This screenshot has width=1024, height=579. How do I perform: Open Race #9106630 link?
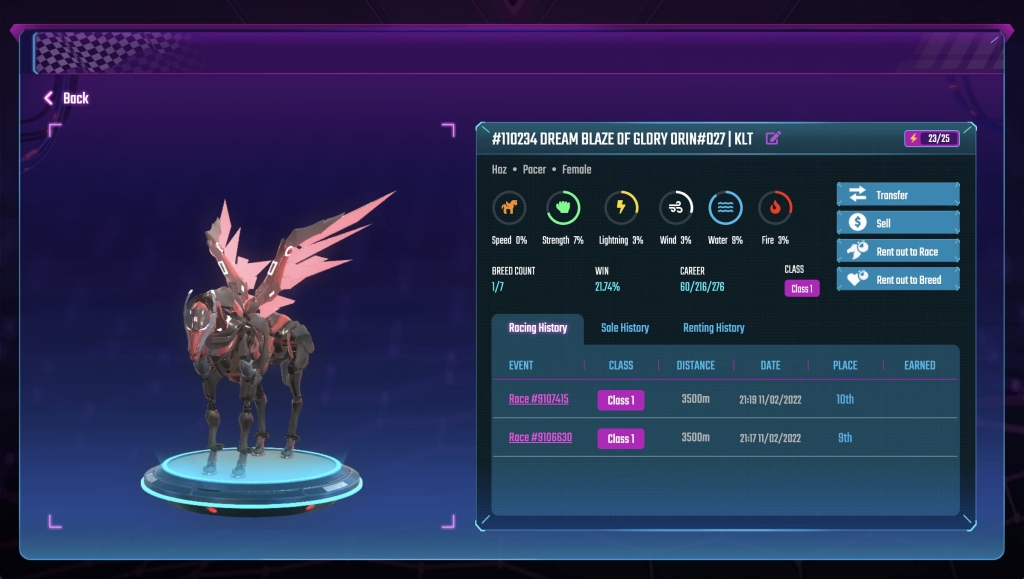[540, 438]
